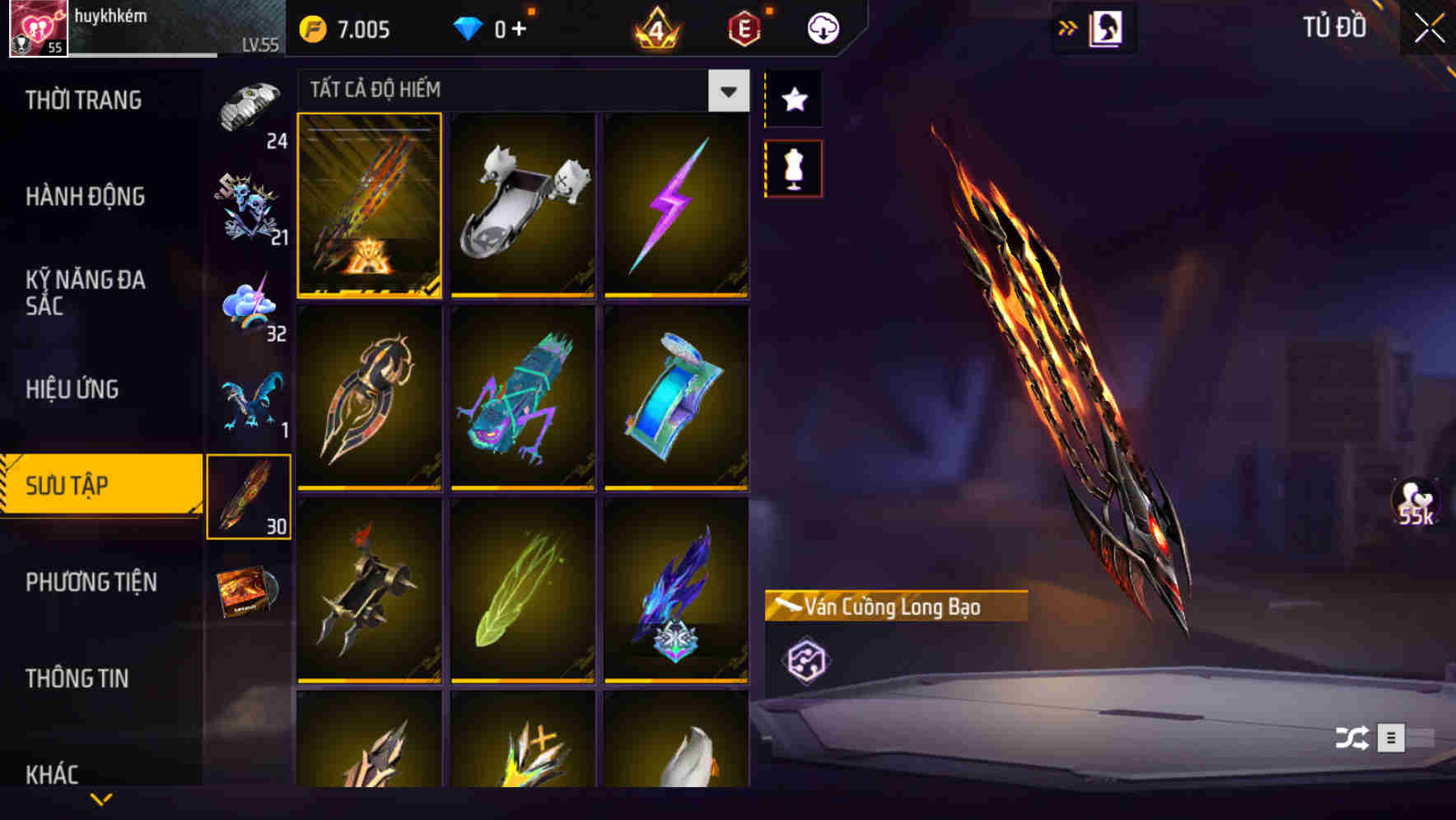Toggle the favorite star filter
This screenshot has height=820, width=1456.
coord(793,100)
